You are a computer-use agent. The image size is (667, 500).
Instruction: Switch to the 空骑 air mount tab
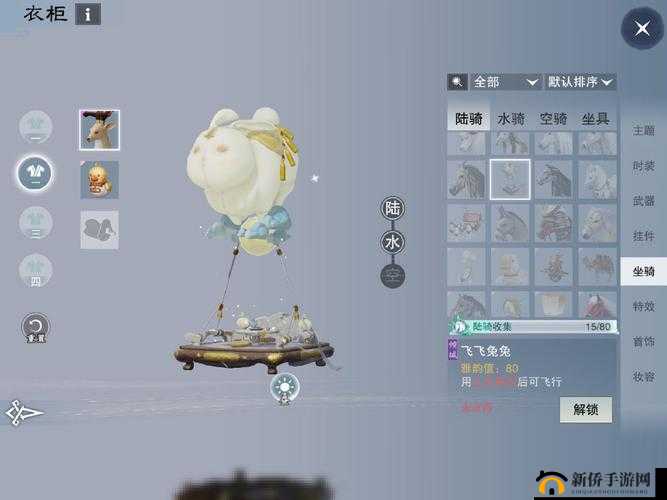[x=553, y=118]
